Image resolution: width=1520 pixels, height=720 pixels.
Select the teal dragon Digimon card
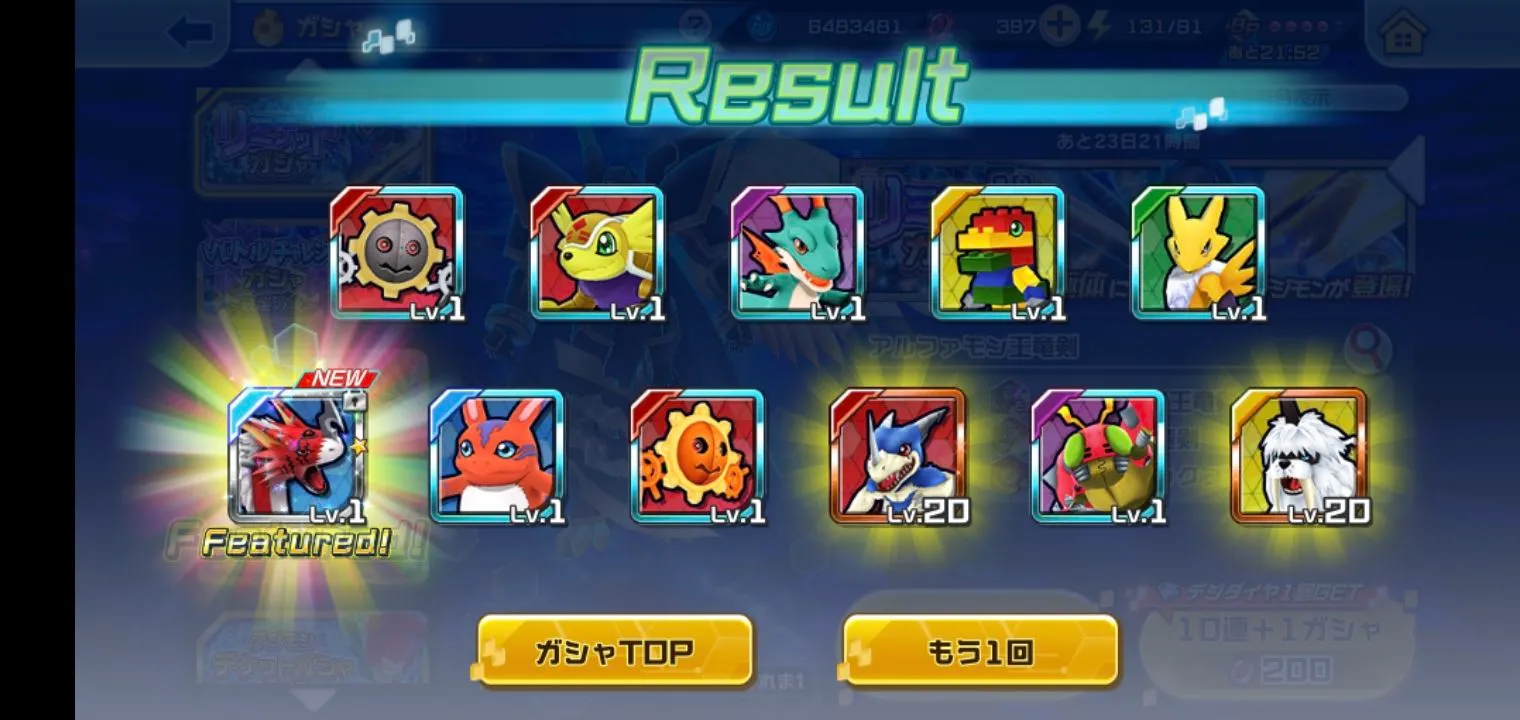[x=797, y=253]
